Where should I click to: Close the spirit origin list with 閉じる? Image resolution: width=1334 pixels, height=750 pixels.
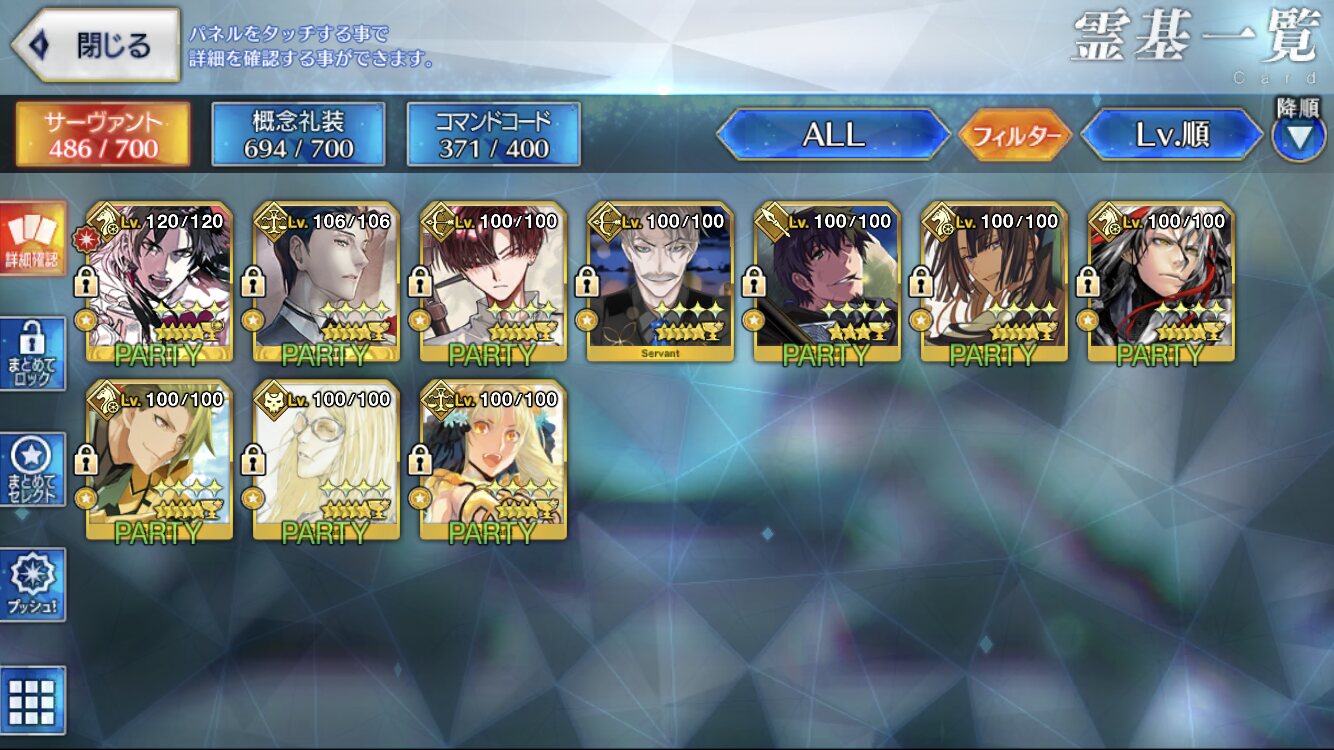point(96,45)
